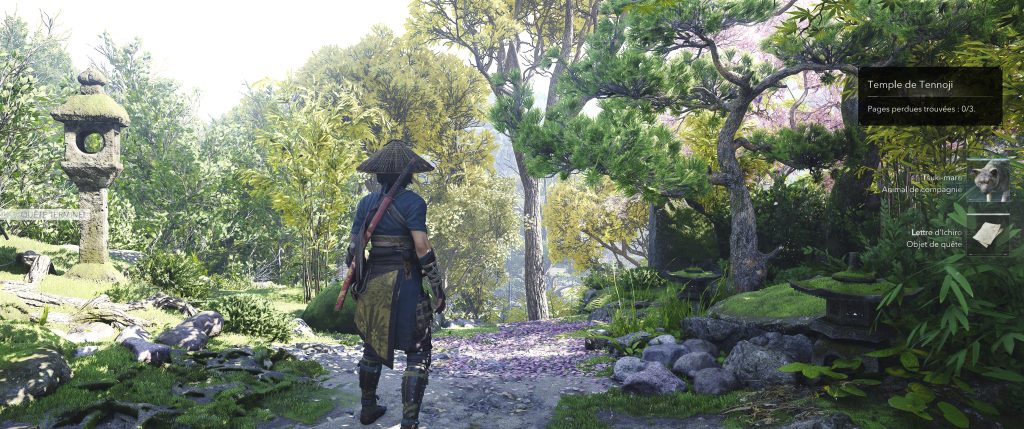Select the Tsuki-maru companion animal icon
Screen dimensions: 1024x429
coord(988,180)
